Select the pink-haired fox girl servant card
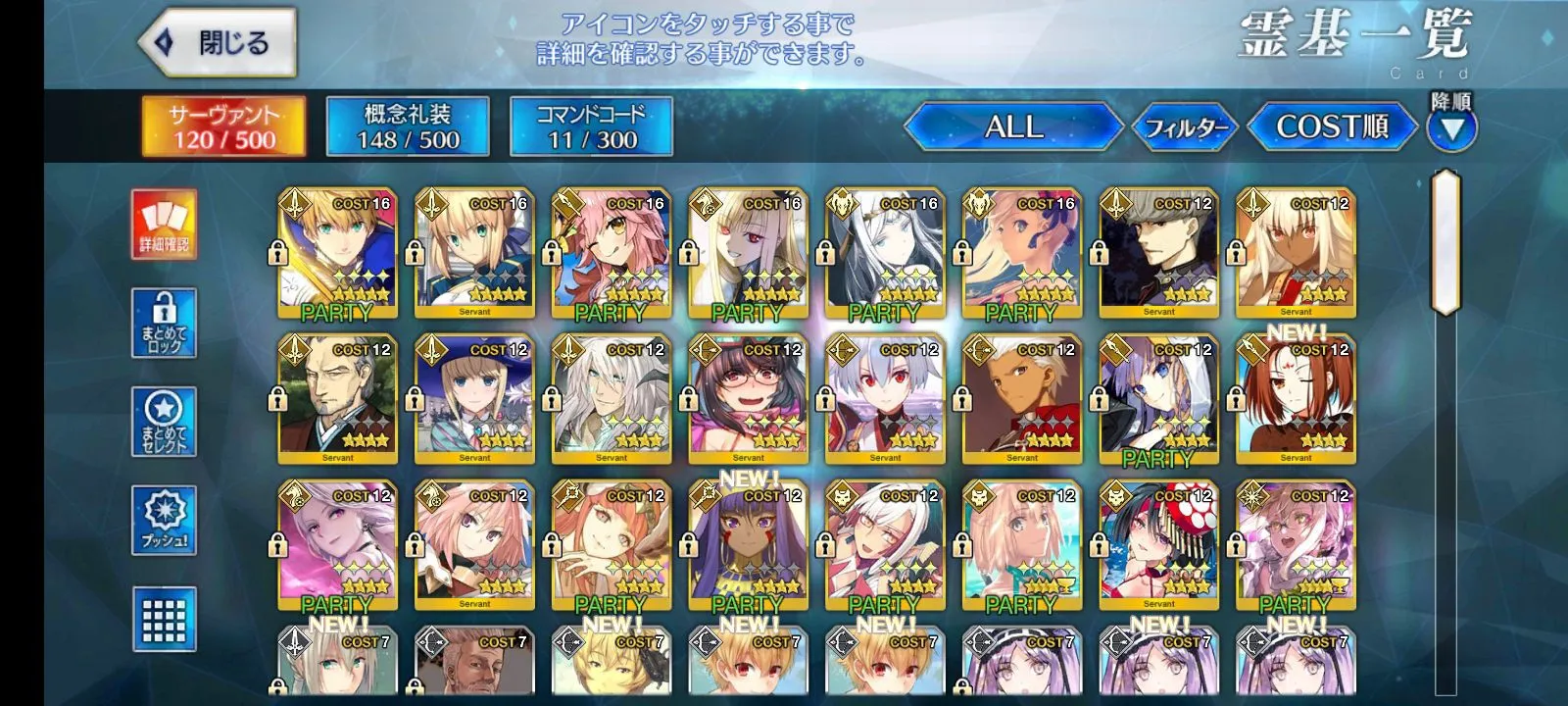Viewport: 1568px width, 706px height. click(x=611, y=253)
